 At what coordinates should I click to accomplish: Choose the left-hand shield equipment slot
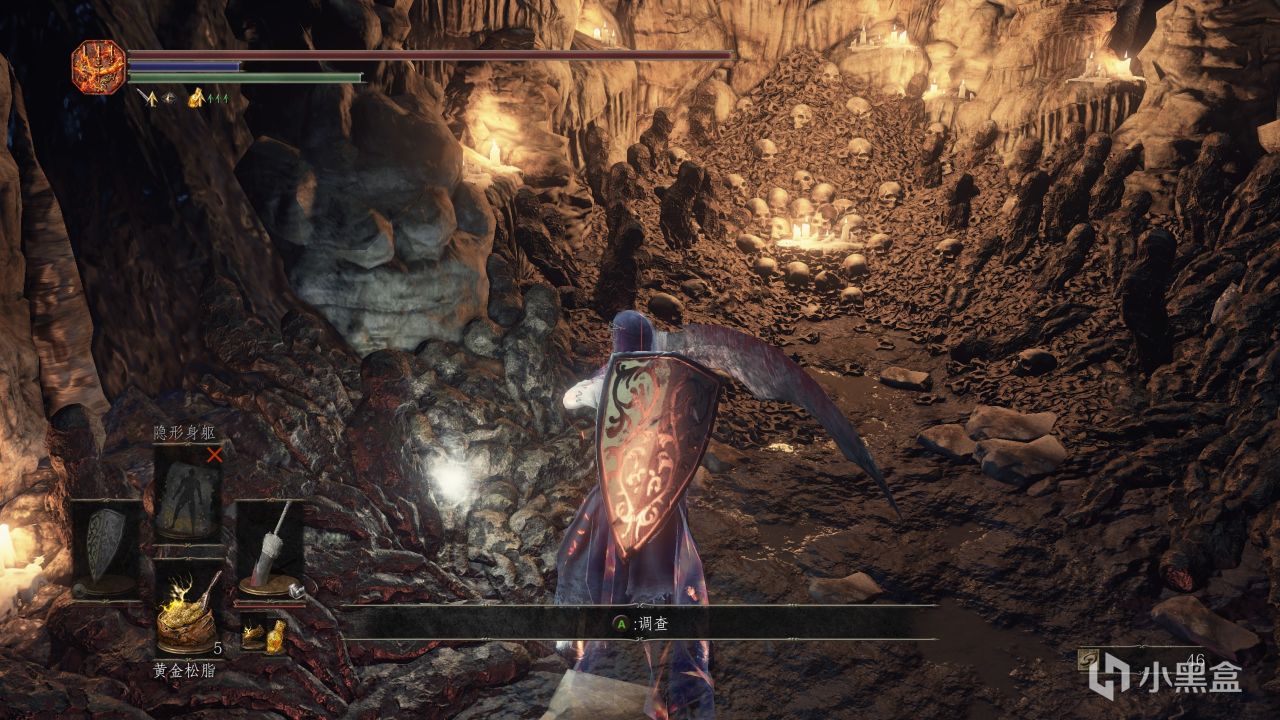pyautogui.click(x=105, y=549)
